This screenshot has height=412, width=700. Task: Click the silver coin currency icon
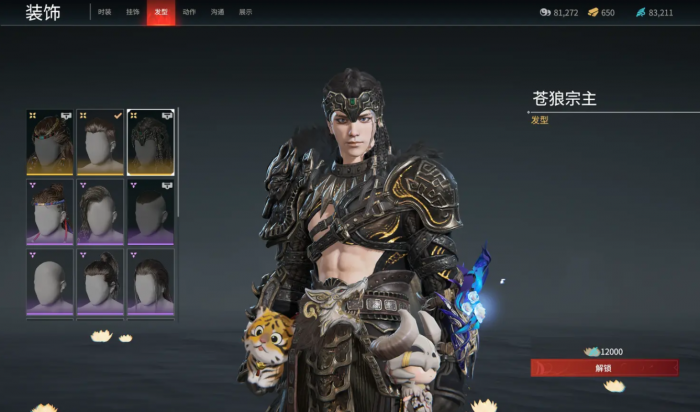(x=545, y=13)
